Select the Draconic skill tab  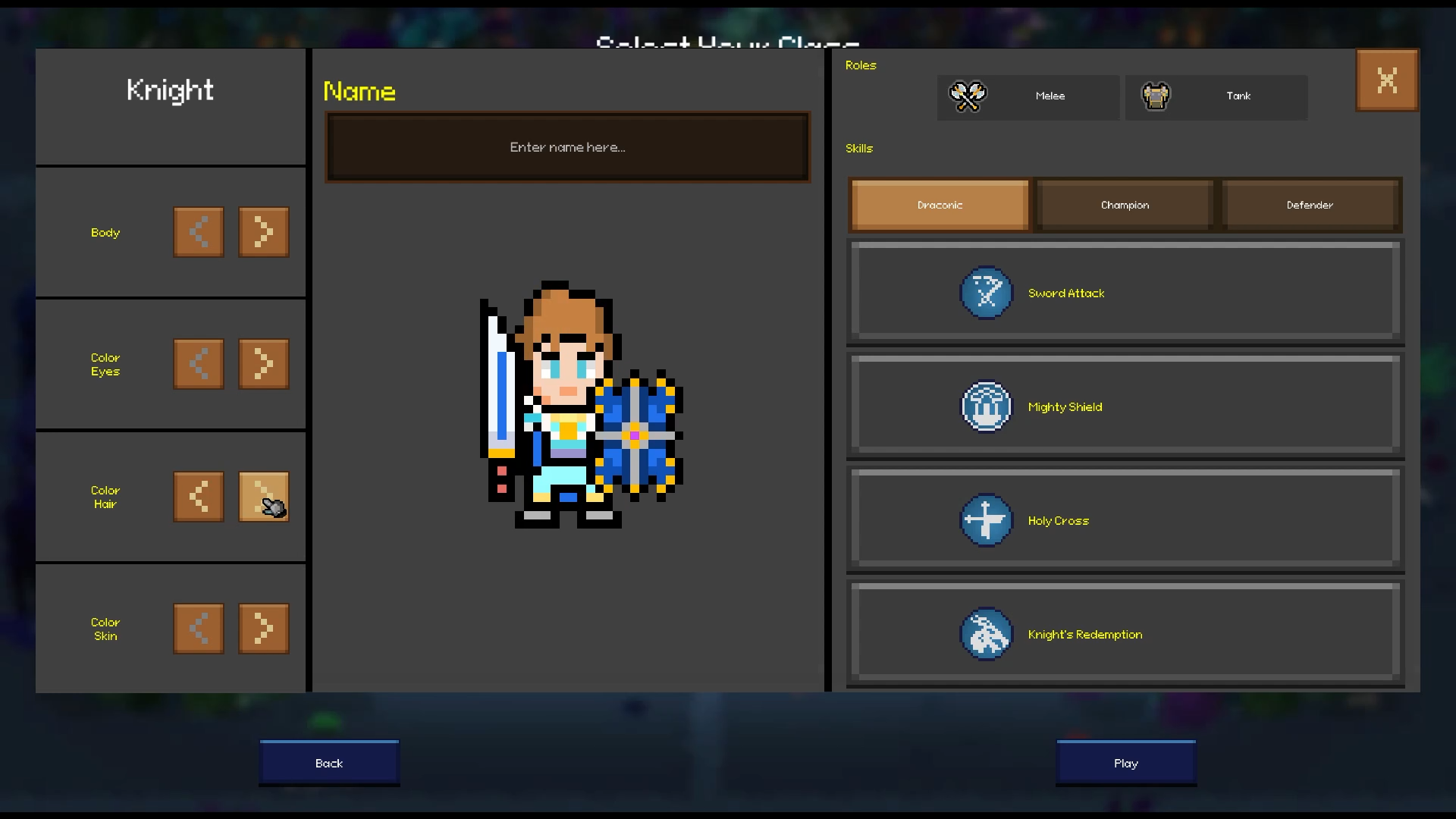[940, 205]
